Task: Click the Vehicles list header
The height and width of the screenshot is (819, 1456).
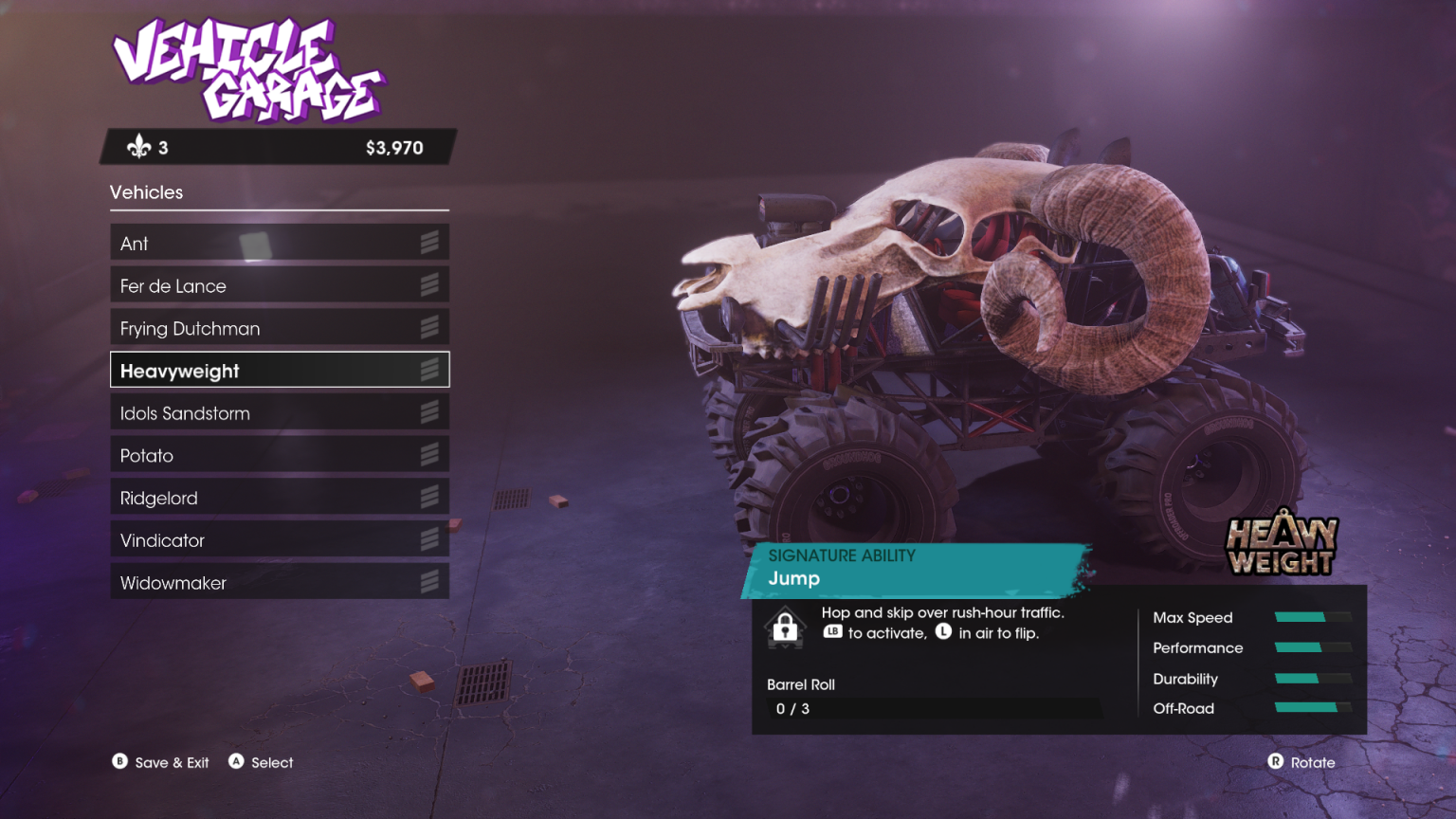Action: point(147,192)
